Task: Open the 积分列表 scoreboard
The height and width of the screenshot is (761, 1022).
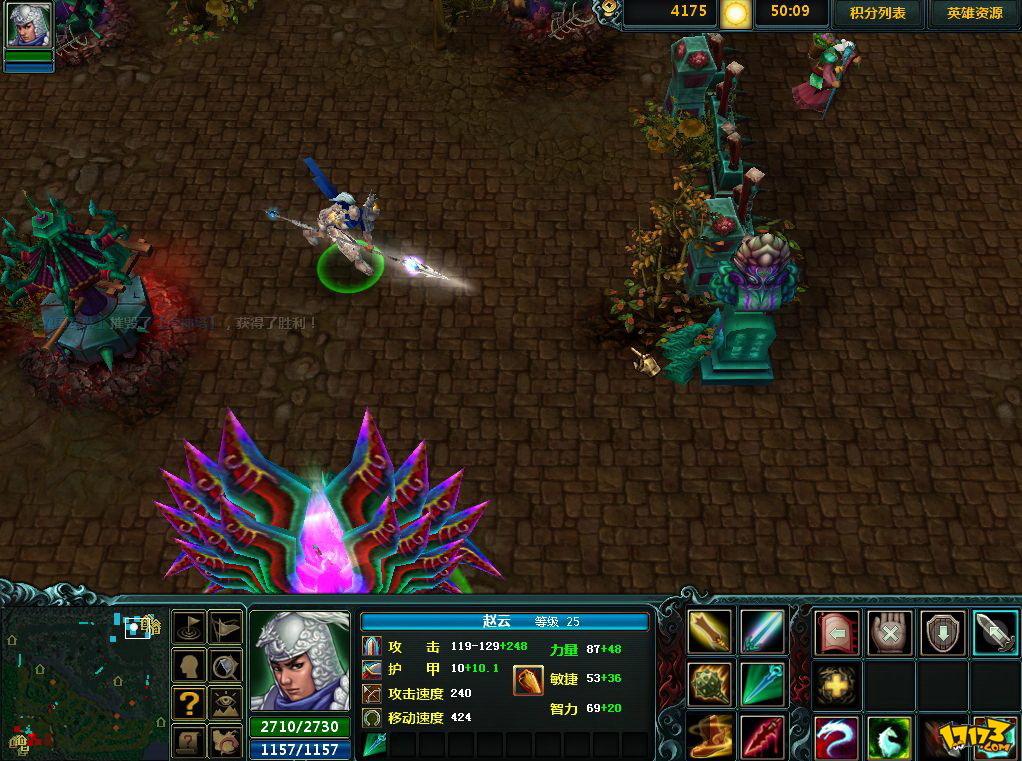Action: click(x=877, y=13)
